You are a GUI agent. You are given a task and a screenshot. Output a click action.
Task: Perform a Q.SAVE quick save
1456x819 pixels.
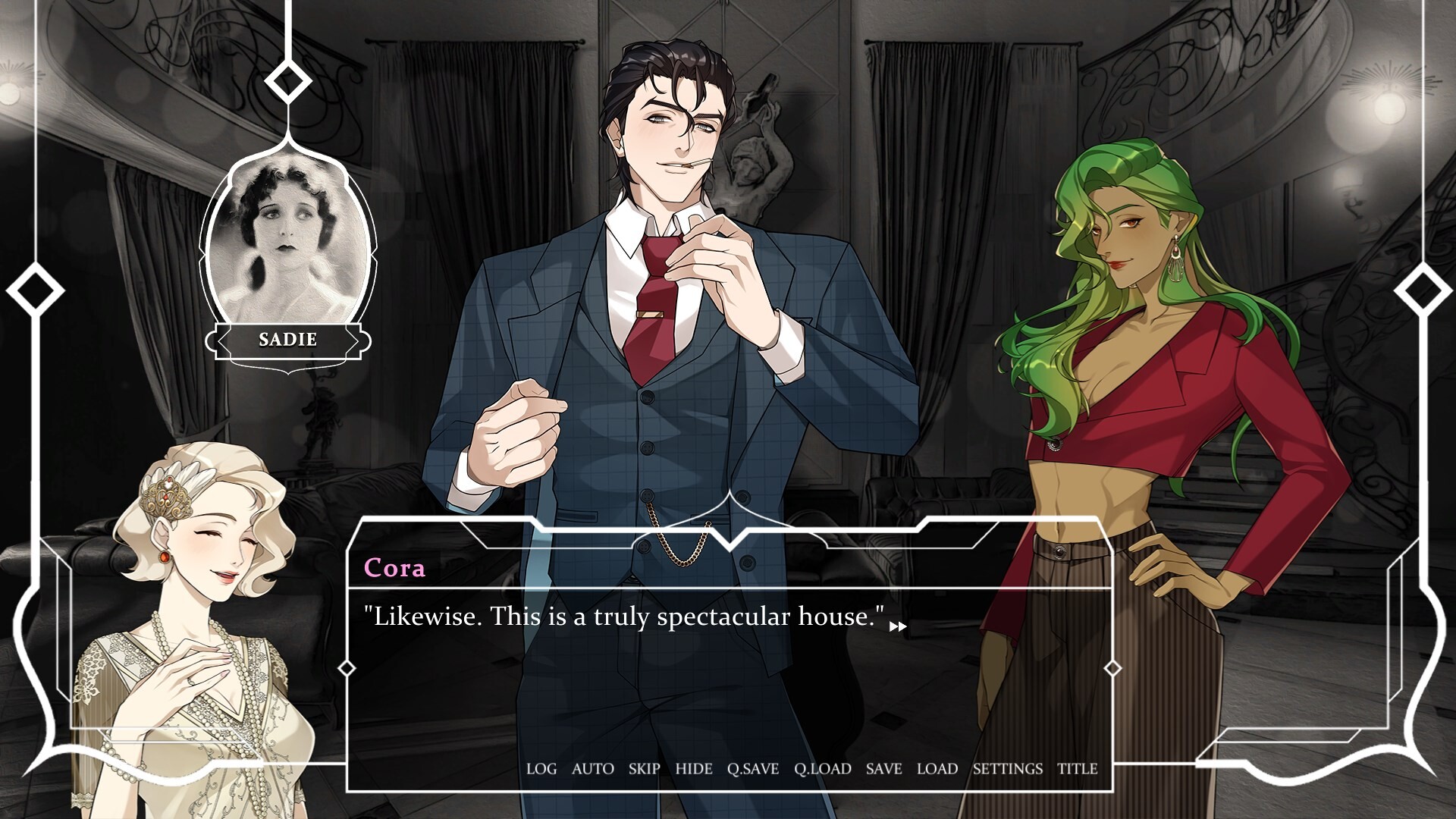(752, 768)
